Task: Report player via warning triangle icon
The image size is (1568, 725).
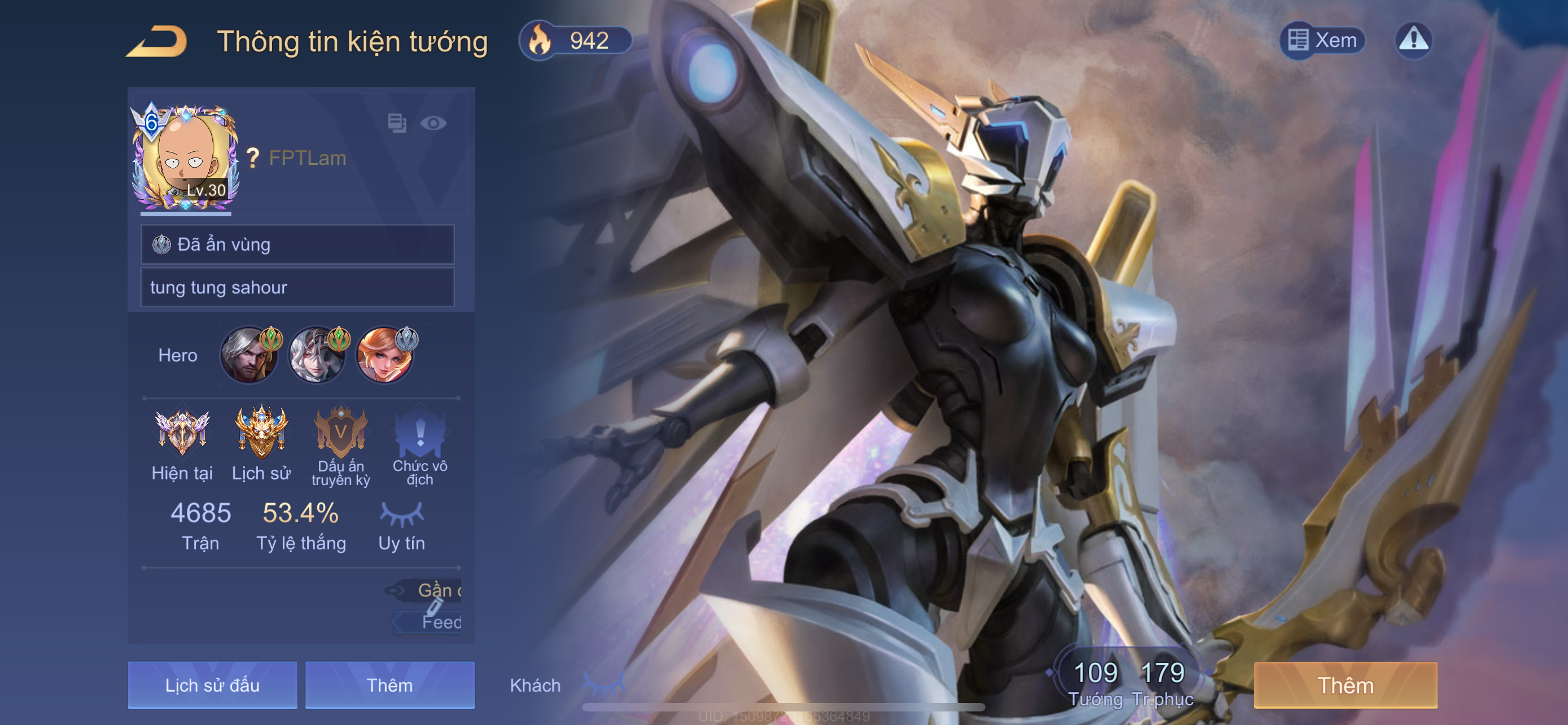Action: [x=1413, y=41]
